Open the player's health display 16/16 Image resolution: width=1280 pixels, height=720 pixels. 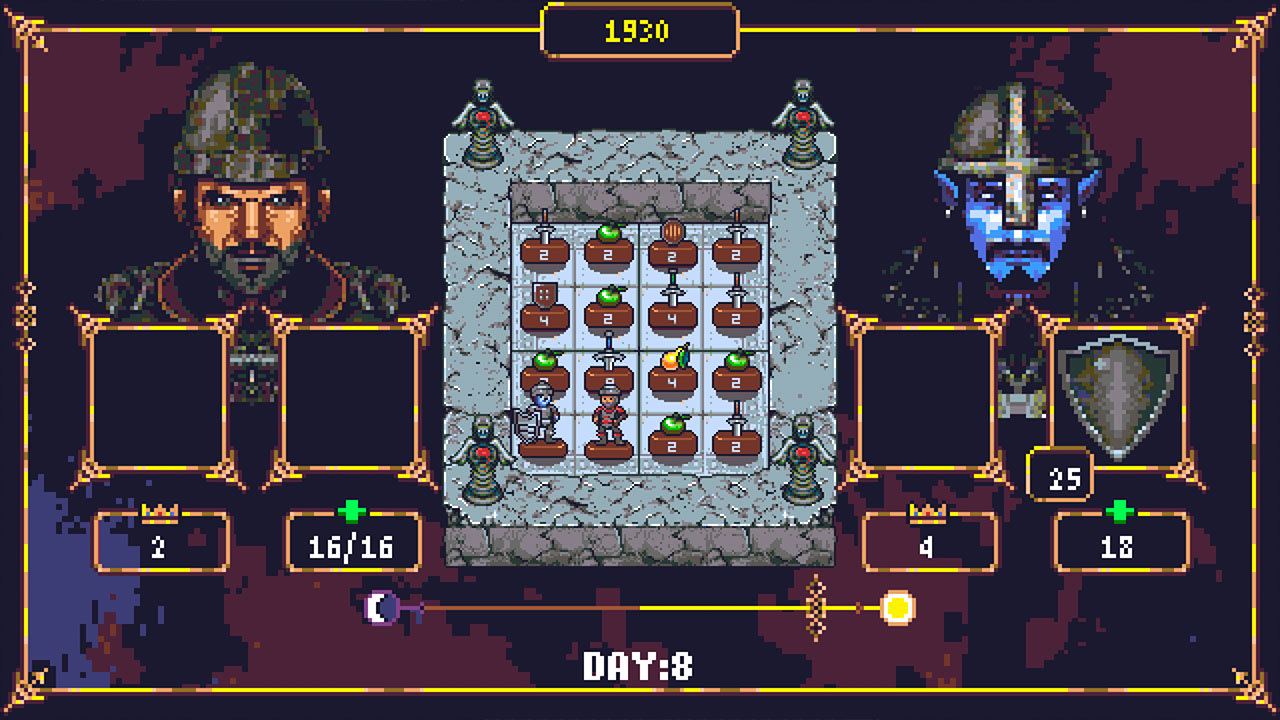352,543
